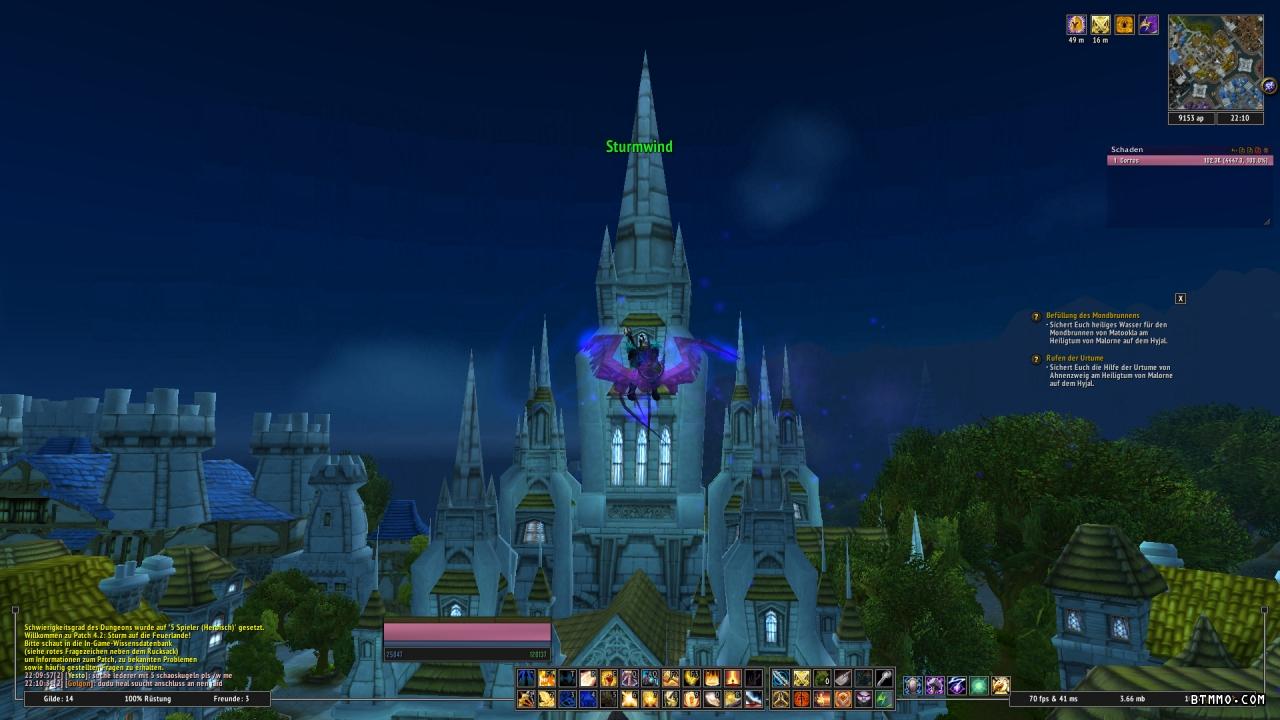This screenshot has width=1280, height=720.
Task: Open the guild list via Gilde: 14
Action: [x=58, y=698]
